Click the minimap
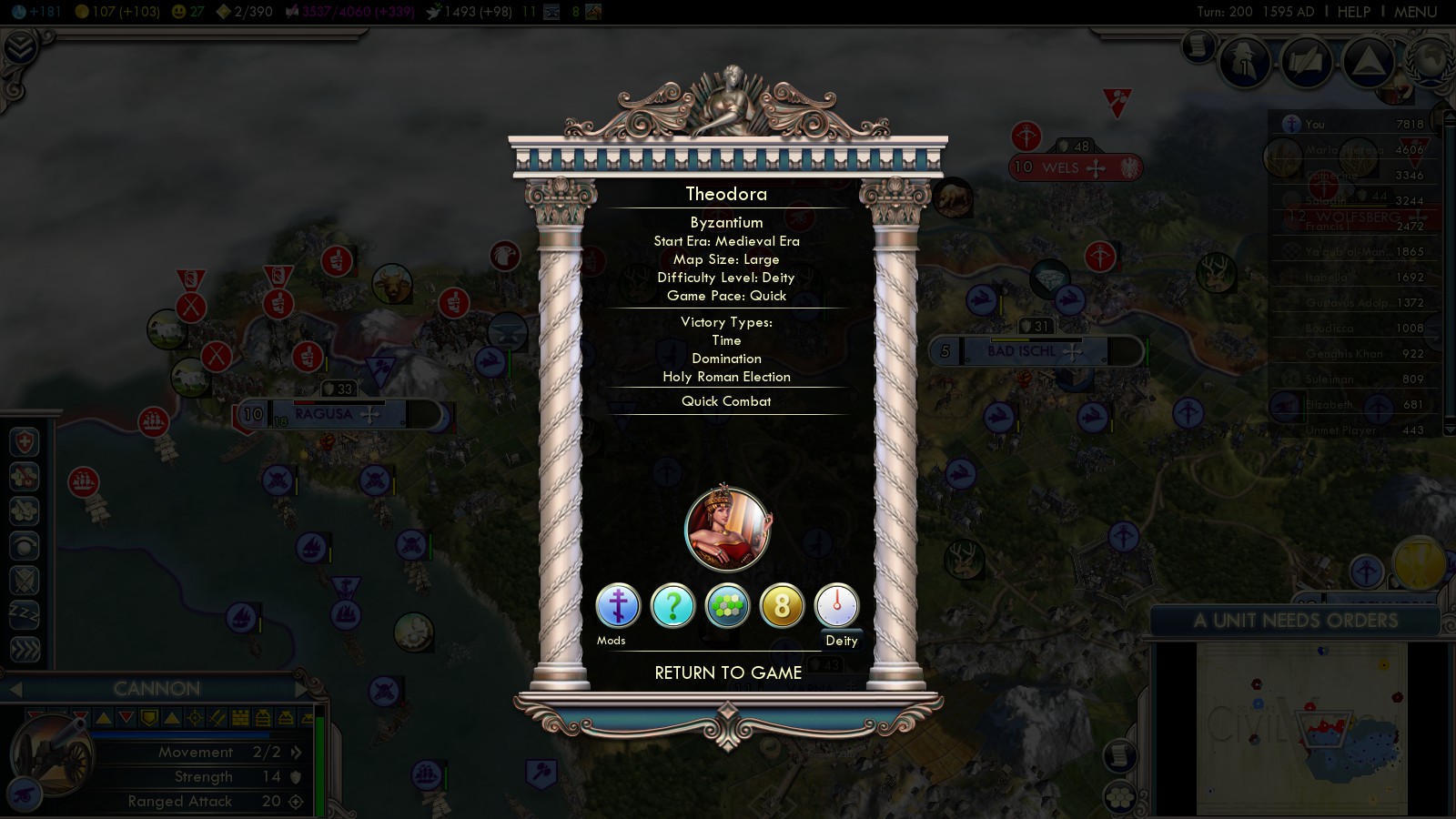Viewport: 1456px width, 819px height. (x=1301, y=728)
